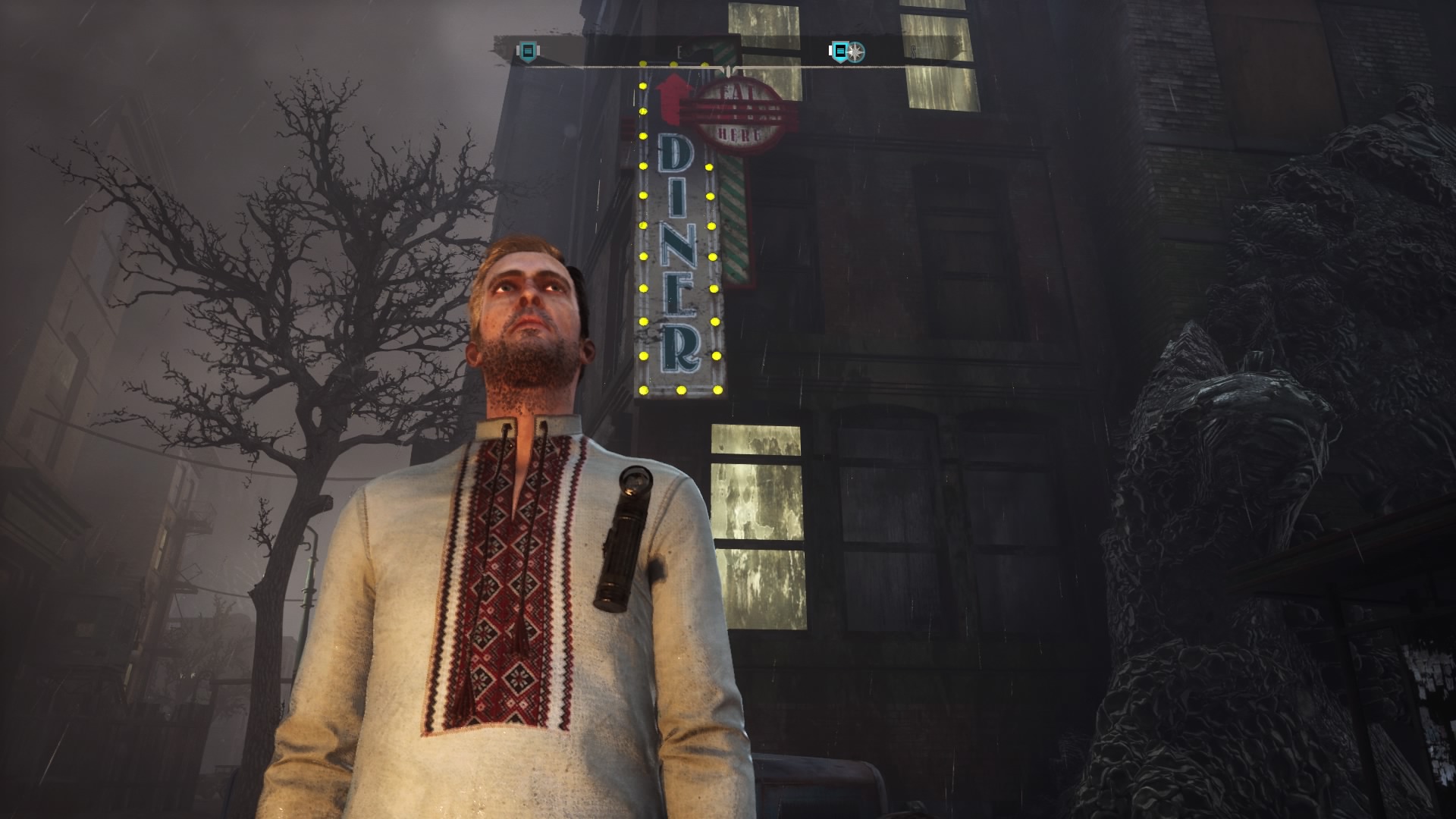Click the teal document symbol in the left shield
The width and height of the screenshot is (1456, 819).
(x=527, y=51)
